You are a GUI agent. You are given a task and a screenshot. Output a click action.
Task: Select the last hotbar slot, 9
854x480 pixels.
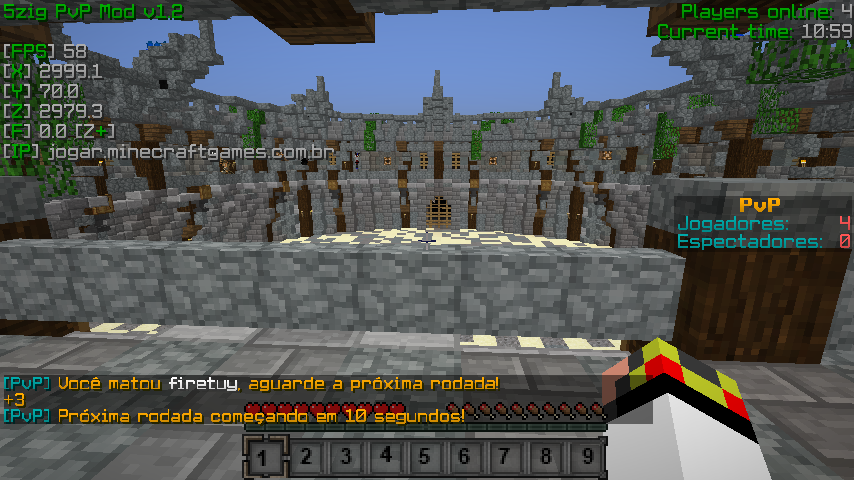588,458
